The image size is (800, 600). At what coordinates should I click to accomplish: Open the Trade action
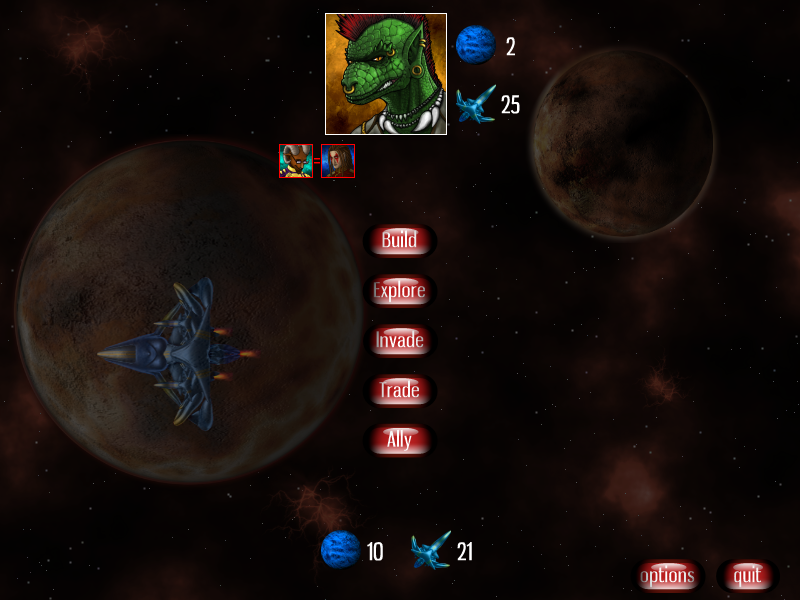399,390
